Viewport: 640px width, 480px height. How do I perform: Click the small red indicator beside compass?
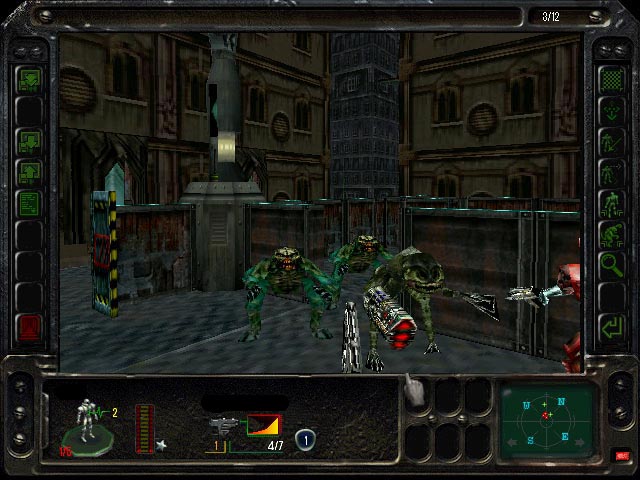(x=622, y=456)
